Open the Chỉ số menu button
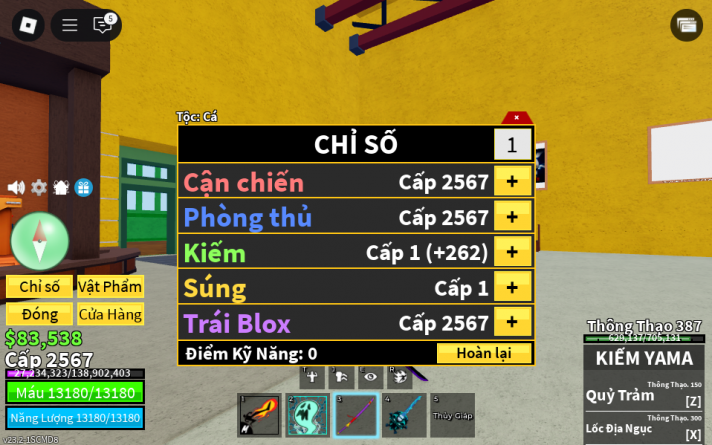This screenshot has height=445, width=712. coord(39,287)
